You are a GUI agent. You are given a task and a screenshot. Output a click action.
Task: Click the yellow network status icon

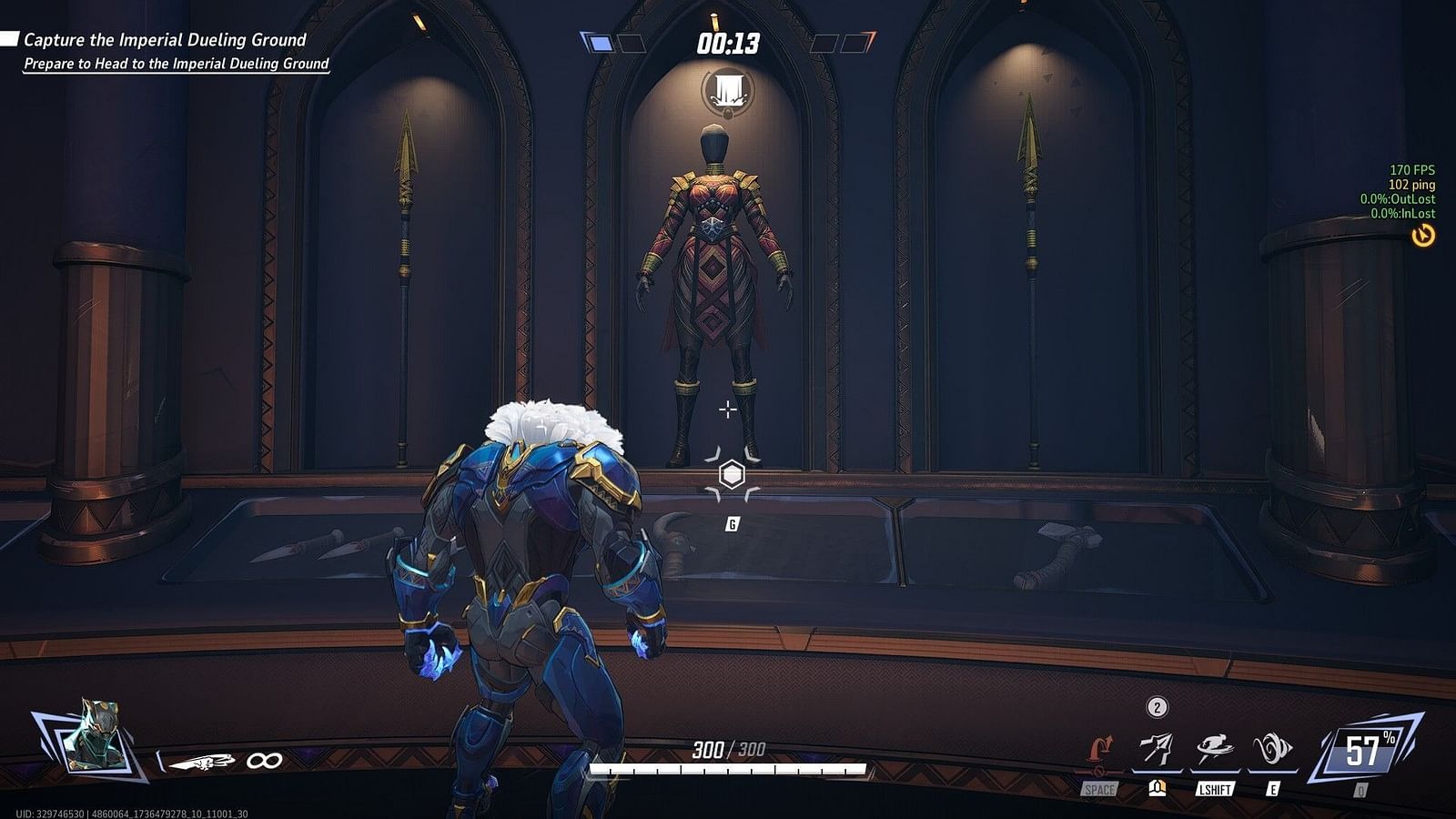tap(1423, 236)
